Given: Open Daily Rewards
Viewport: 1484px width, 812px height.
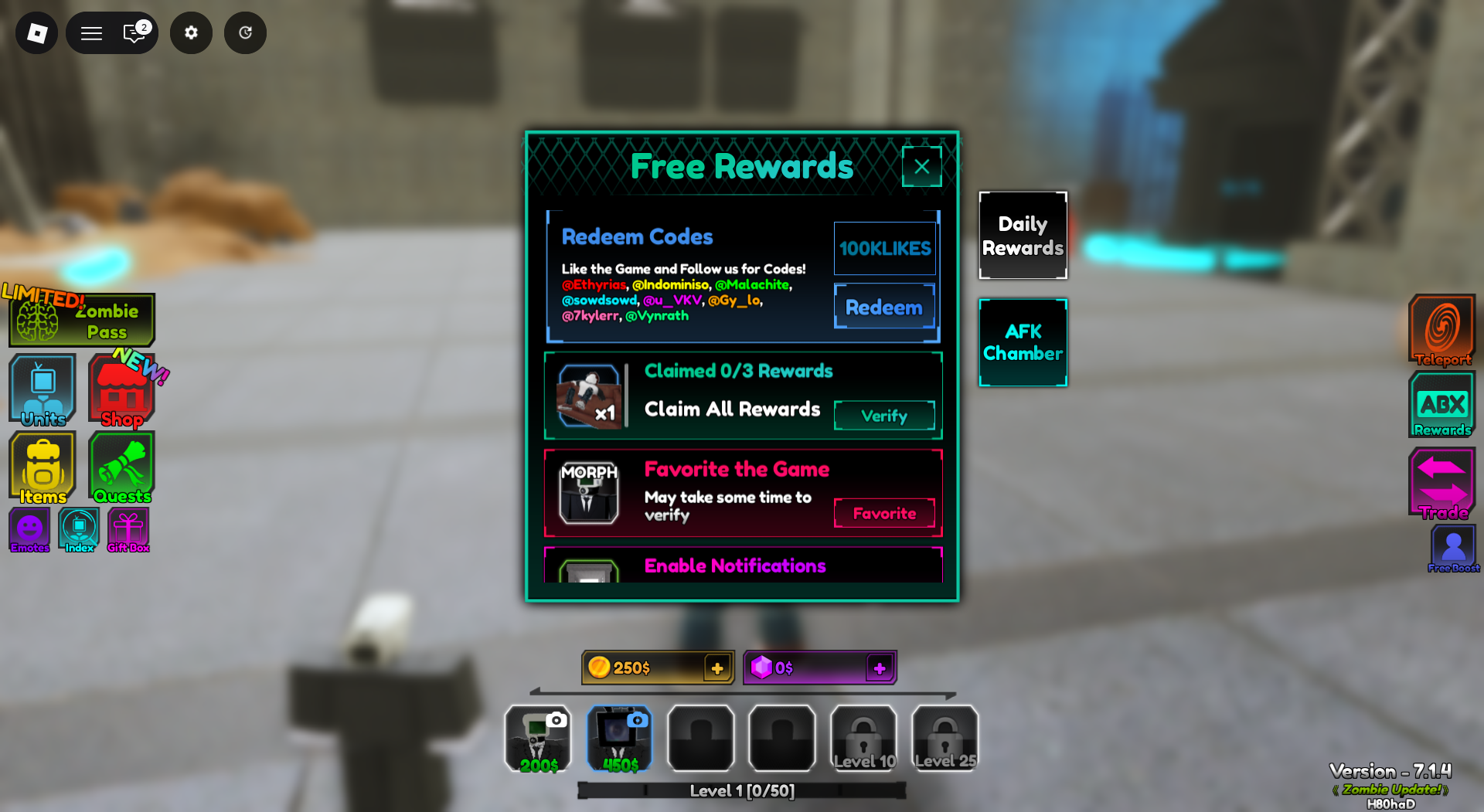Looking at the screenshot, I should point(1023,235).
